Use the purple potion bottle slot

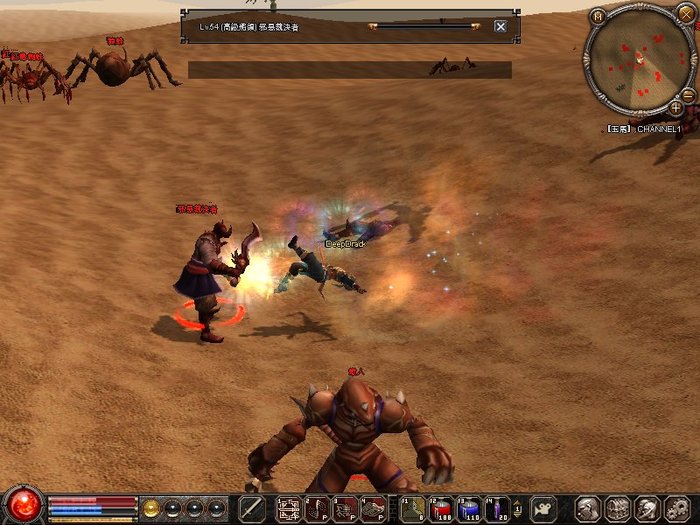click(496, 509)
